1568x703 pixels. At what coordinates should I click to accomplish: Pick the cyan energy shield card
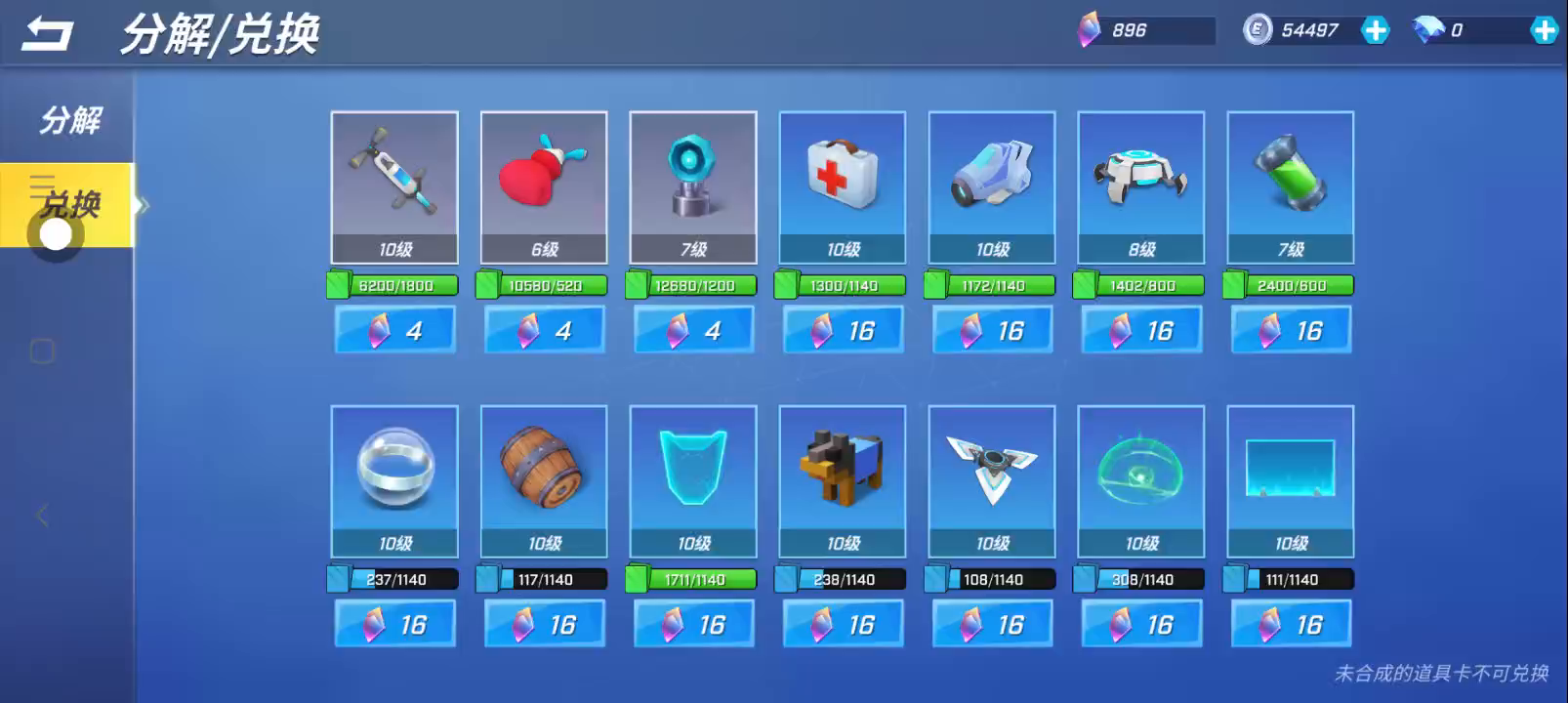[x=693, y=480]
